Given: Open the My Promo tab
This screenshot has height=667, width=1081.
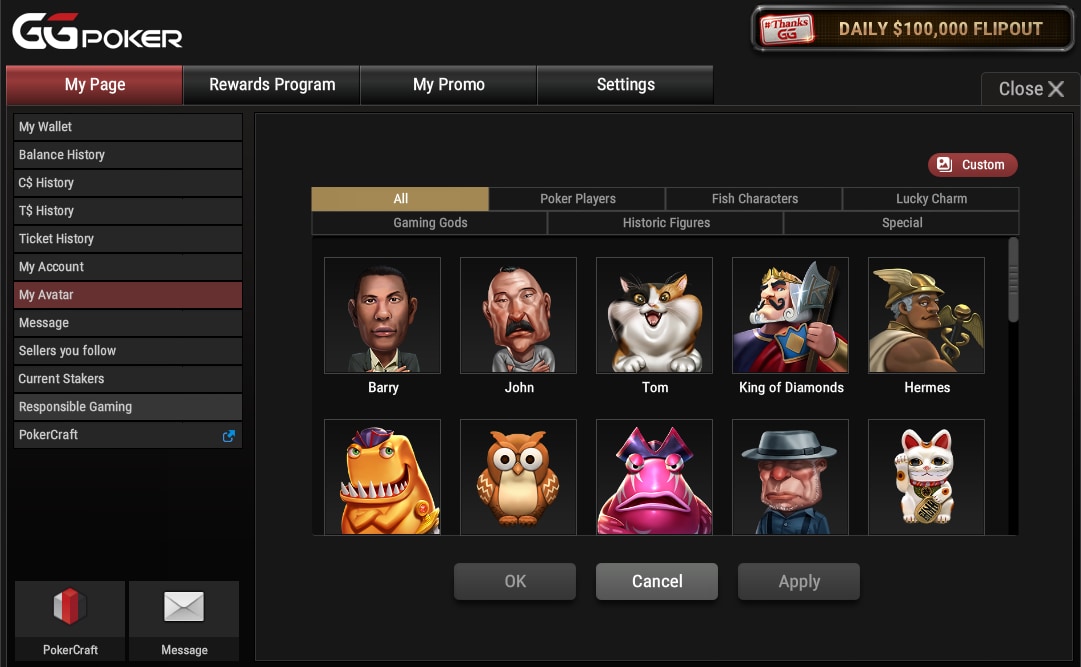Looking at the screenshot, I should point(448,85).
